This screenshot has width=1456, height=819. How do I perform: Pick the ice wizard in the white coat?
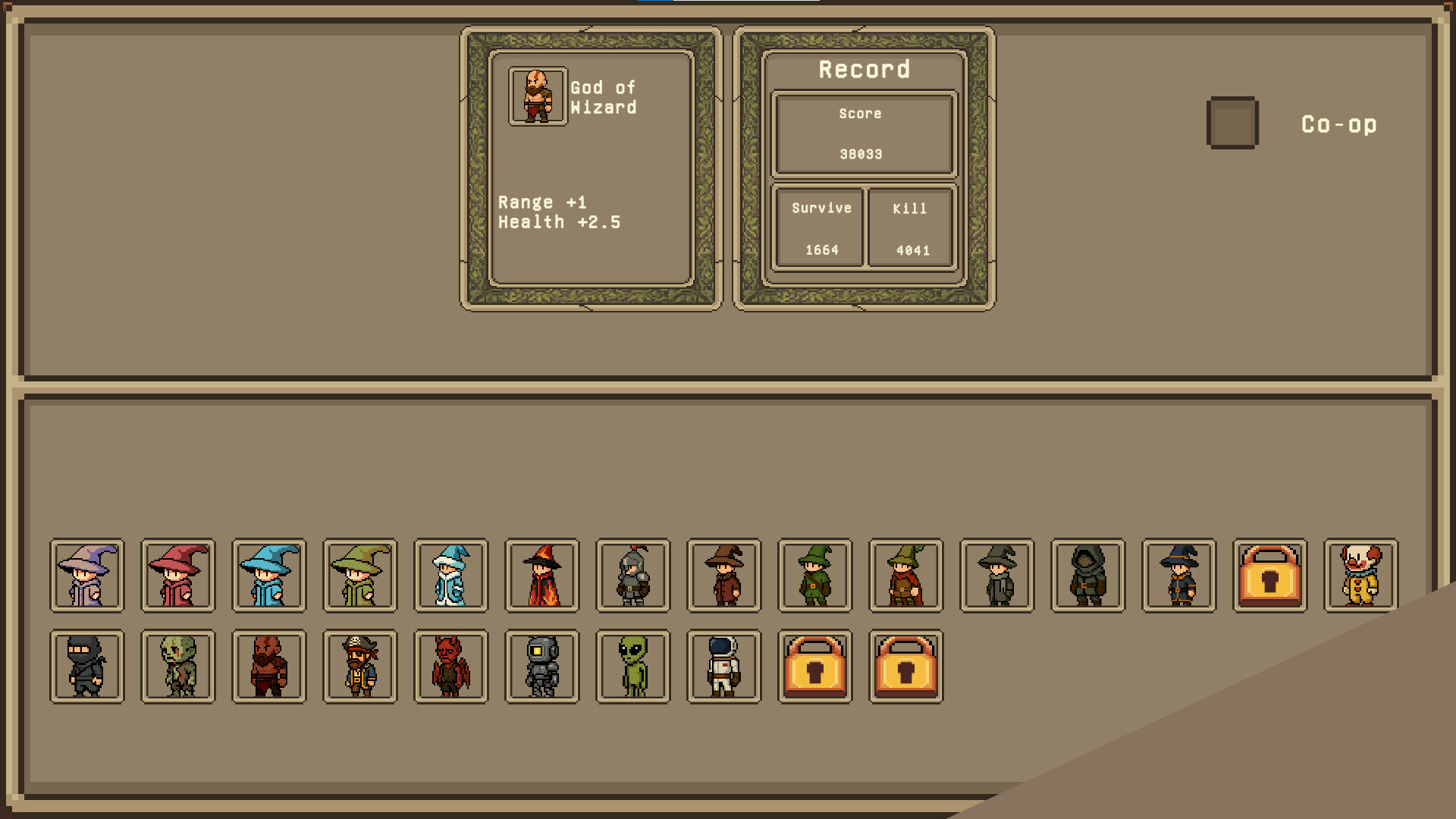pos(450,575)
